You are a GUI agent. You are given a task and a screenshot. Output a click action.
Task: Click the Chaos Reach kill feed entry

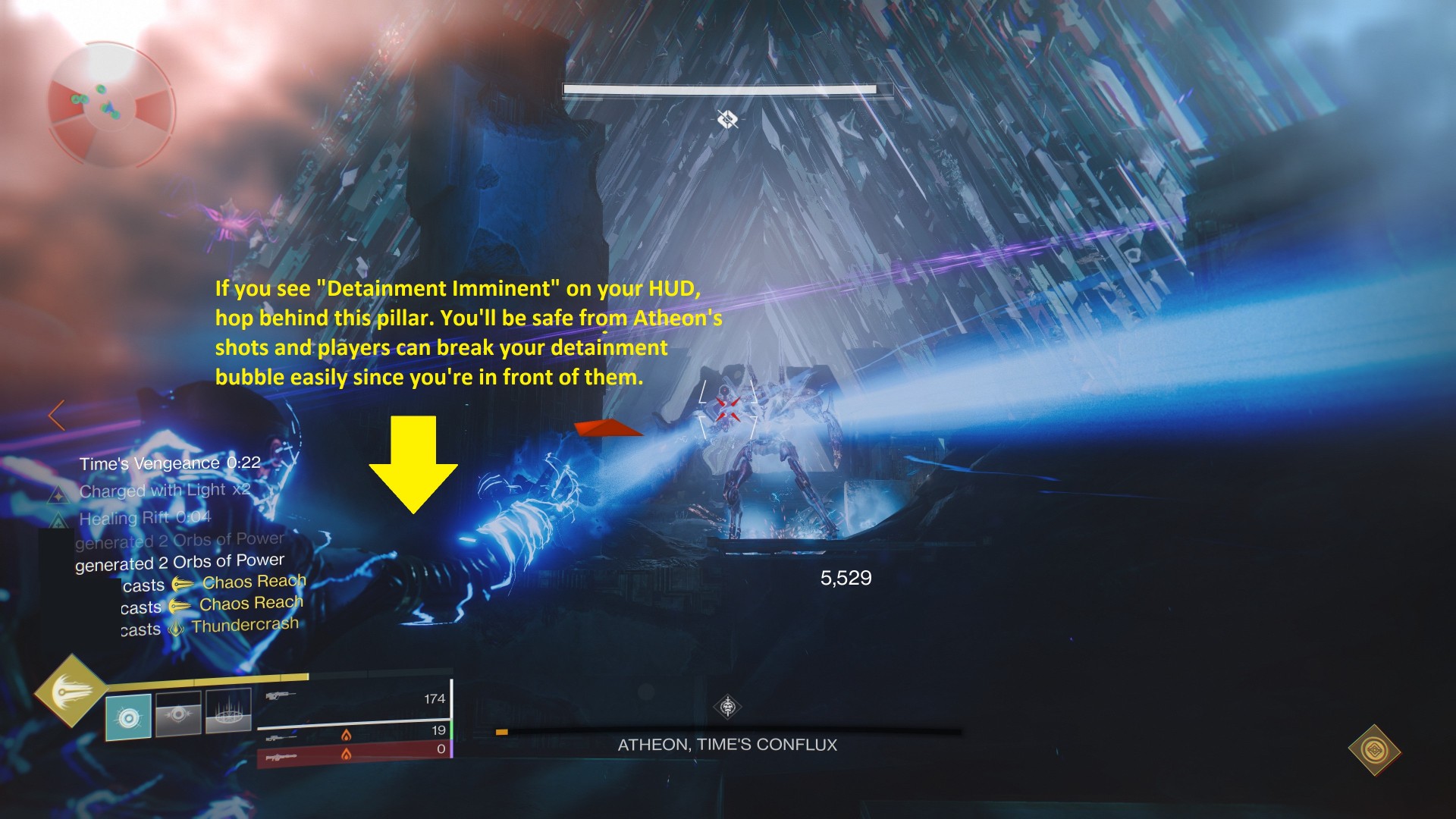coord(252,582)
